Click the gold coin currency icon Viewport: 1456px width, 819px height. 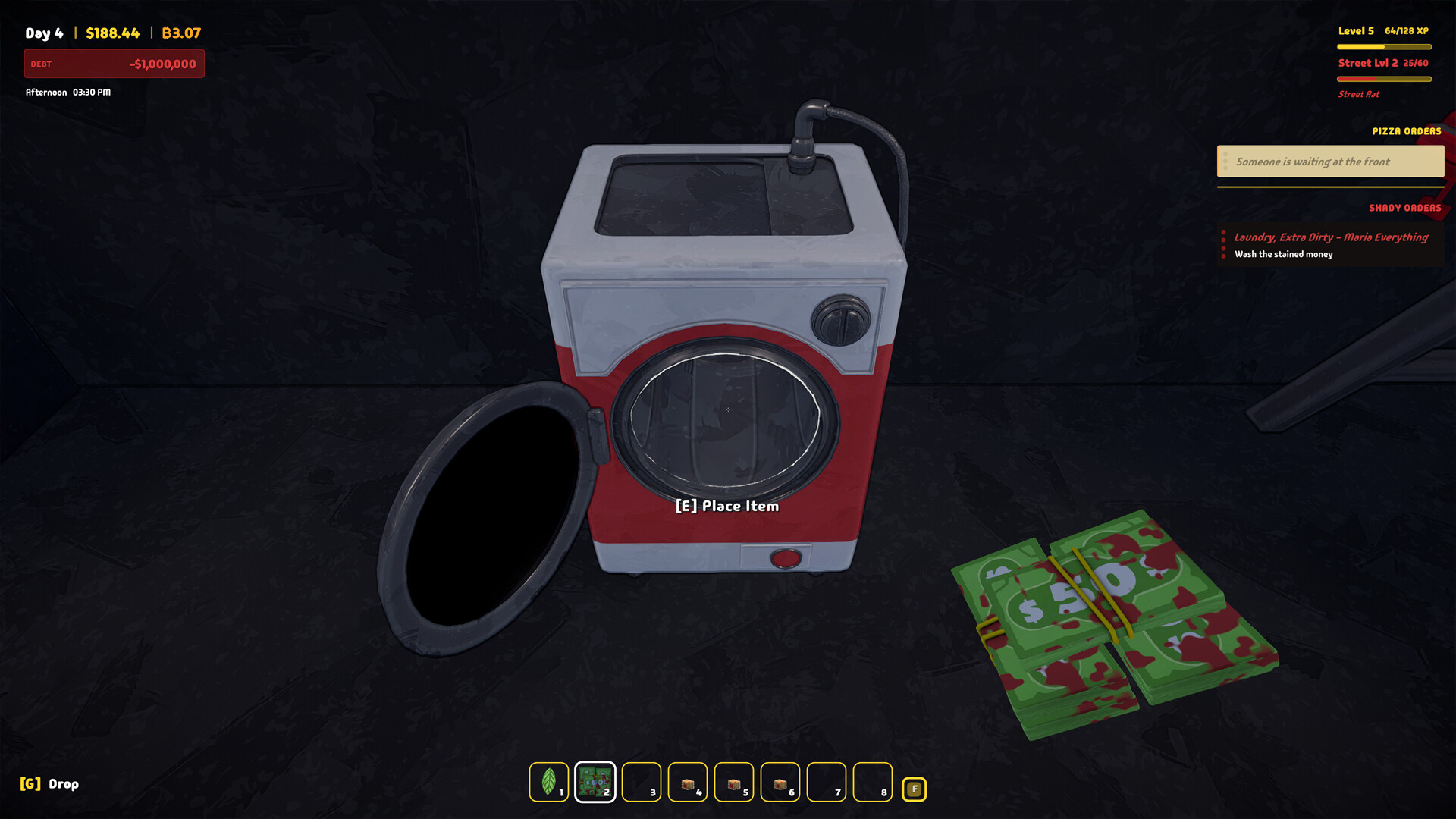[x=167, y=33]
